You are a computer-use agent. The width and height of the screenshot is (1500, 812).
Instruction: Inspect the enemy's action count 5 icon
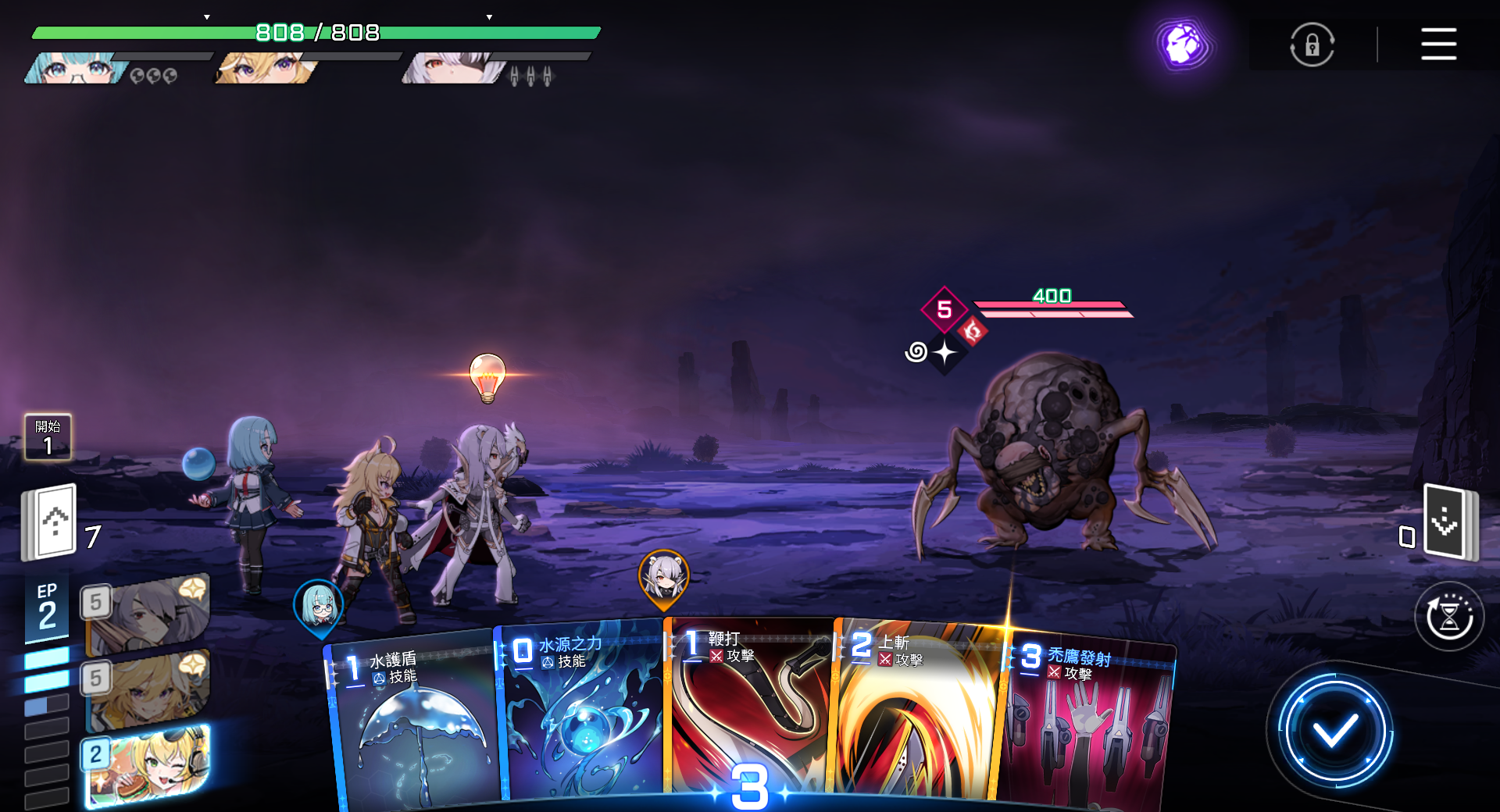[944, 309]
